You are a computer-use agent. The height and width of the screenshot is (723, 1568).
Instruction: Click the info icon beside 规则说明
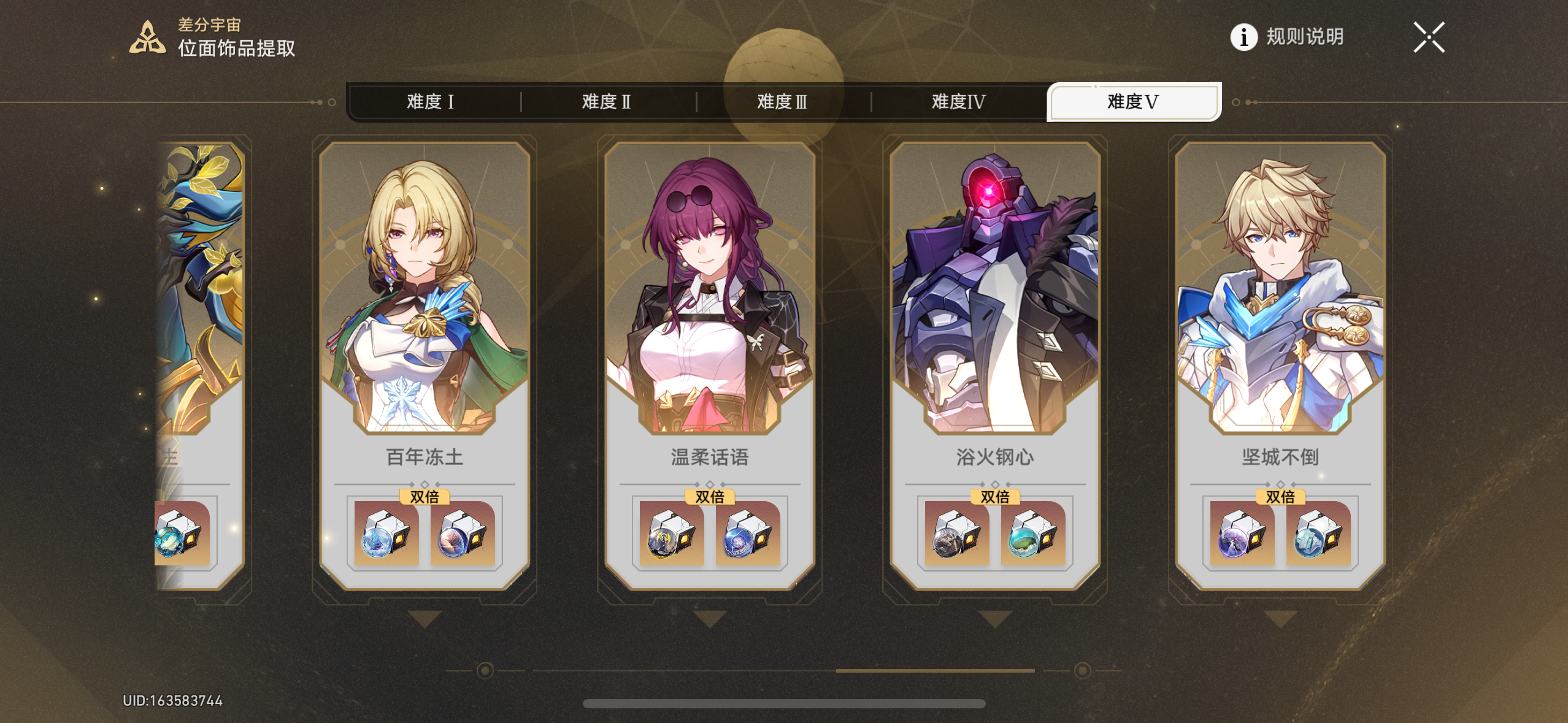(1243, 38)
